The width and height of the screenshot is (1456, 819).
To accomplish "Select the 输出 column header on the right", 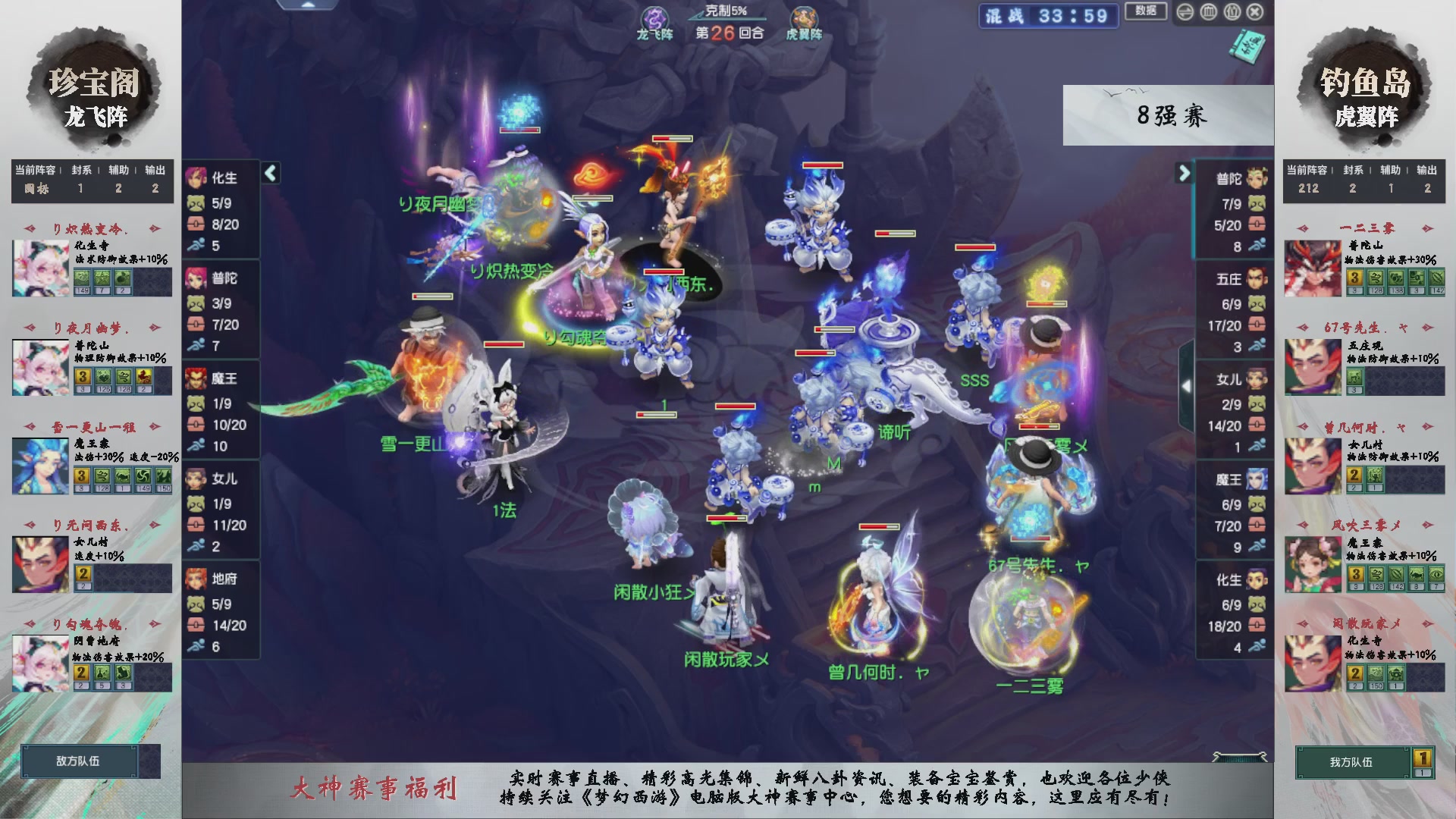I will point(1426,171).
